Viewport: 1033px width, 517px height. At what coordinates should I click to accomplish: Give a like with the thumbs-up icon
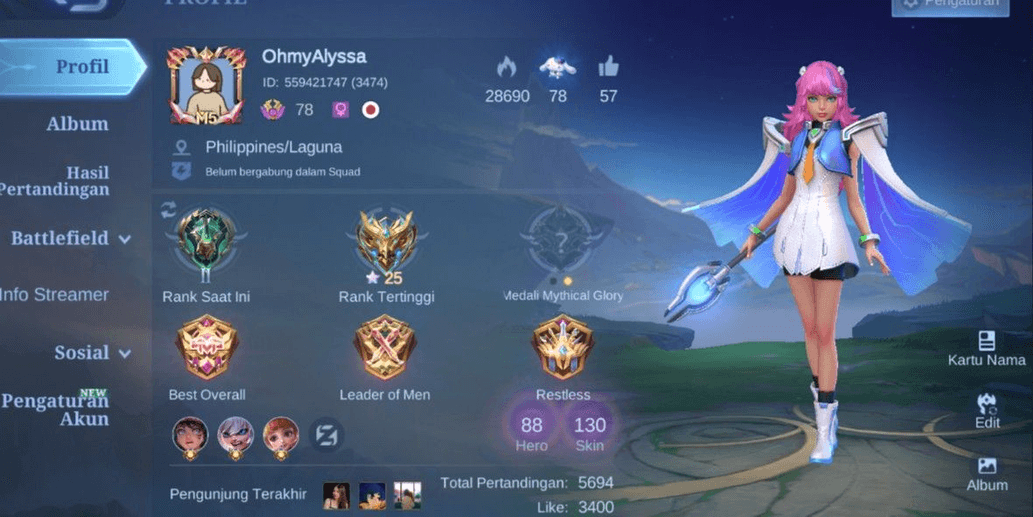click(x=608, y=68)
